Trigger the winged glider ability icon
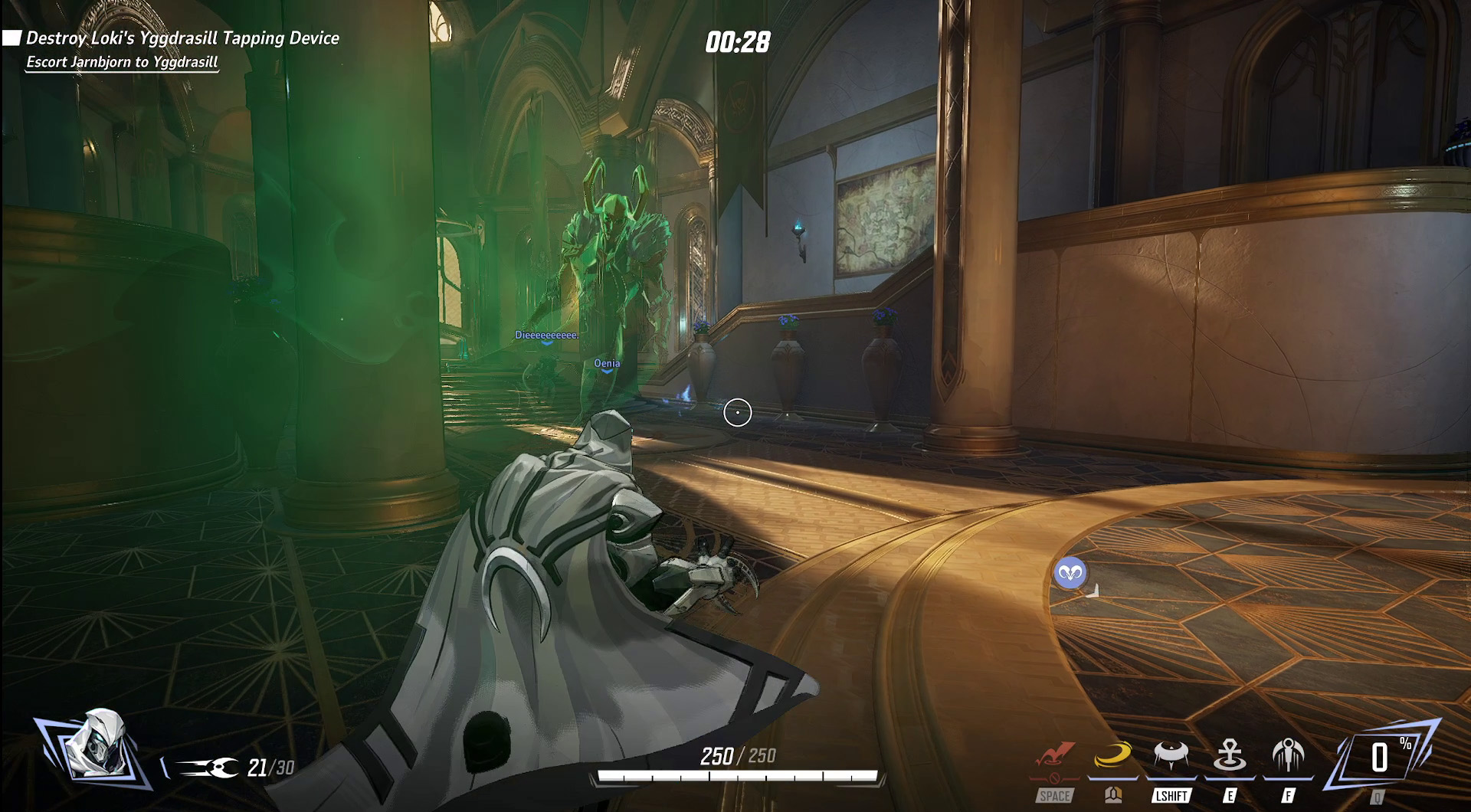 (x=1288, y=755)
